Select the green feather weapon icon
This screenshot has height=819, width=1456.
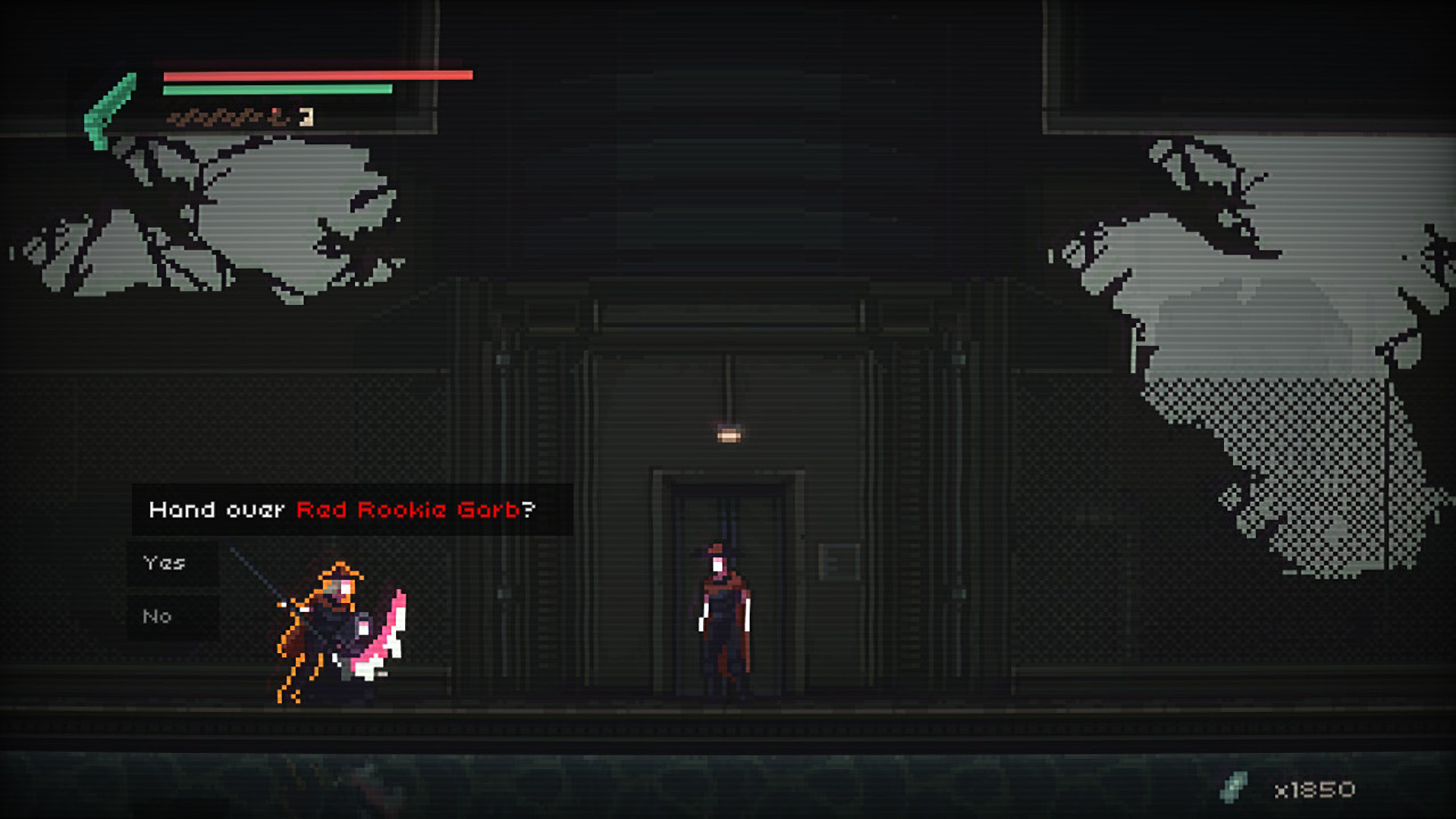(108, 102)
